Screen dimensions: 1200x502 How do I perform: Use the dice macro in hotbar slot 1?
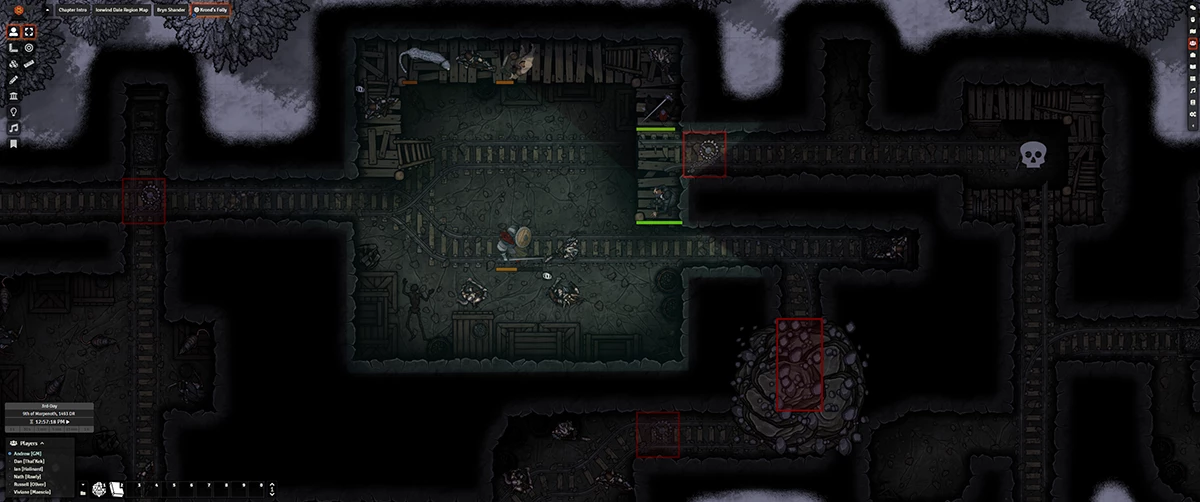coord(99,489)
